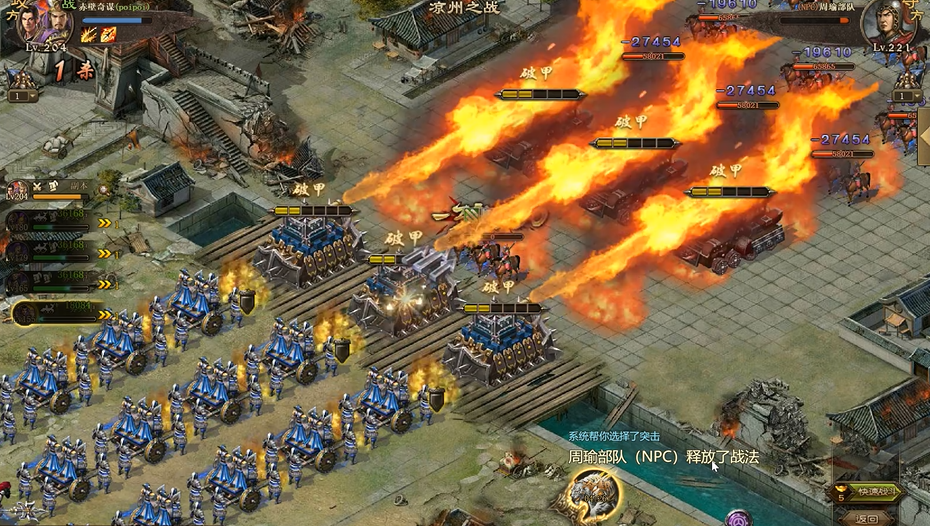Open the attacker's troop count dropdown
This screenshot has width=930, height=526.
[x=22, y=96]
